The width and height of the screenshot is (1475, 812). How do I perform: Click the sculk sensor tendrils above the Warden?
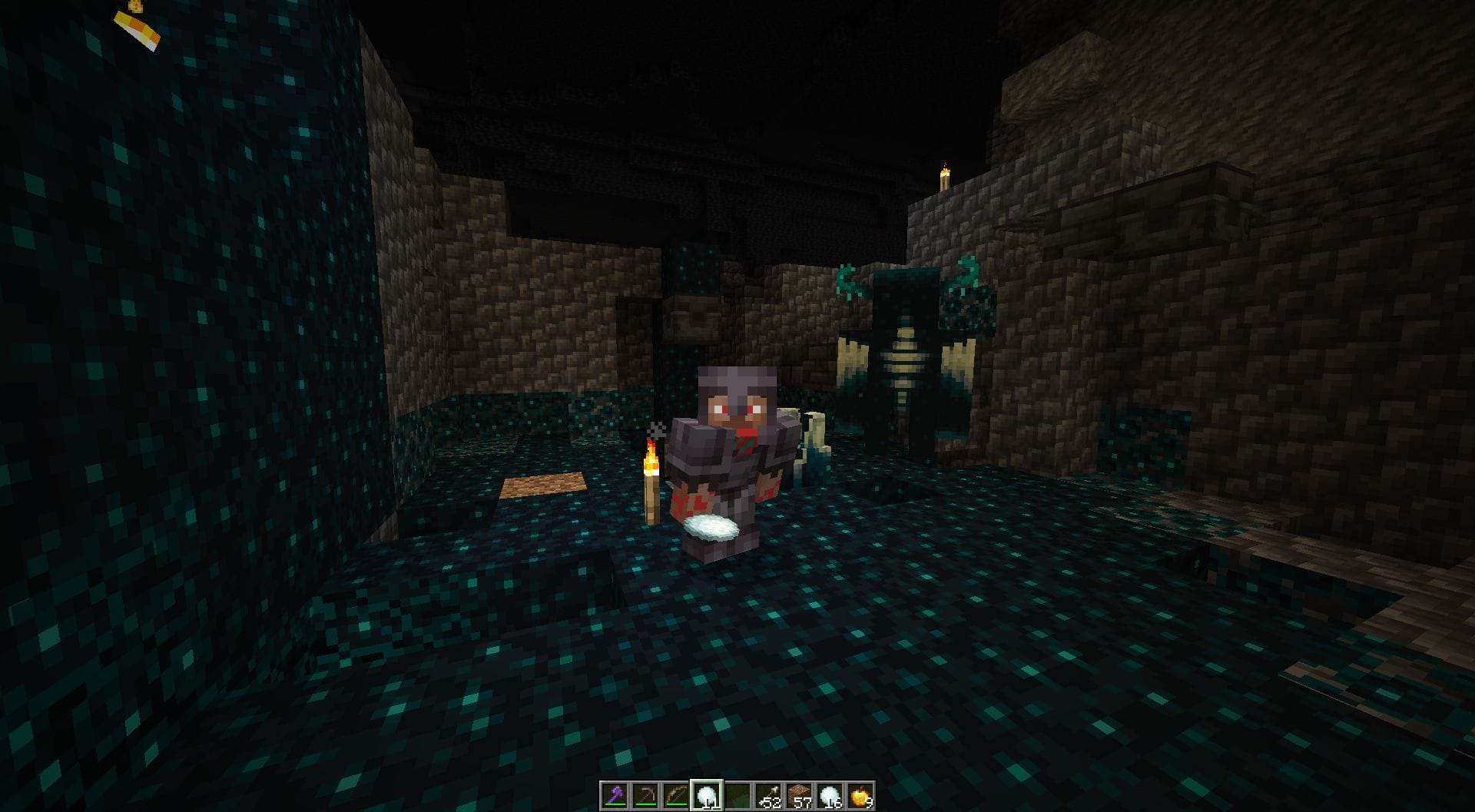(x=847, y=277)
